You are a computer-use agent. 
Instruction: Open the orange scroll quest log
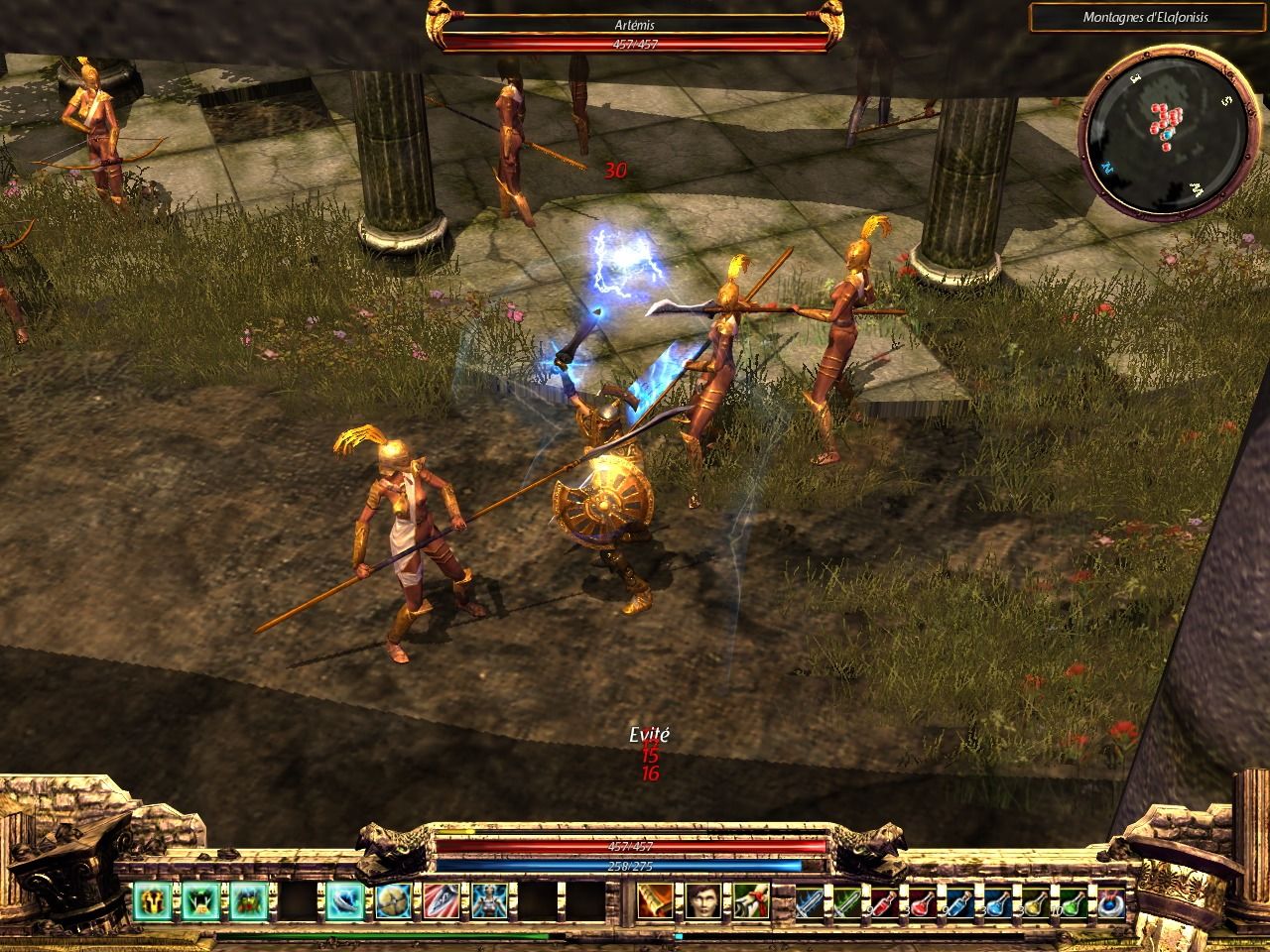(652, 900)
